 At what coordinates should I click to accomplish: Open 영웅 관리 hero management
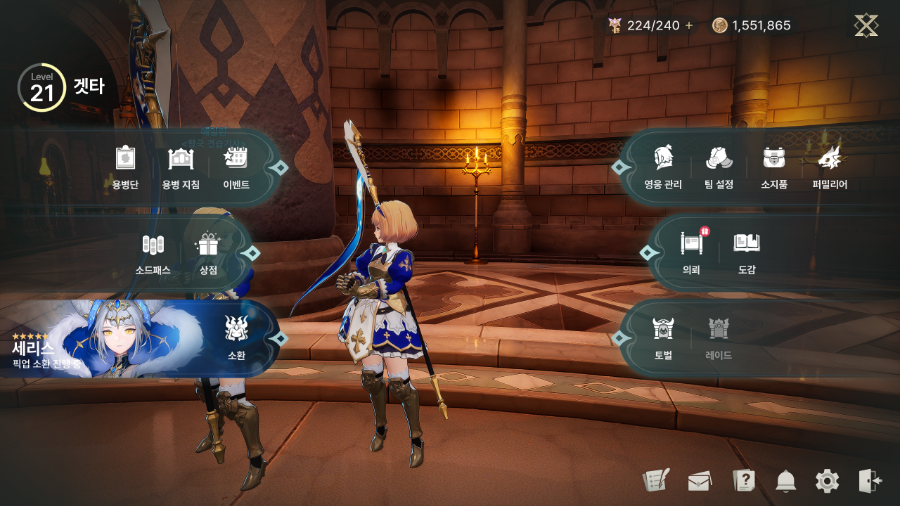click(663, 165)
